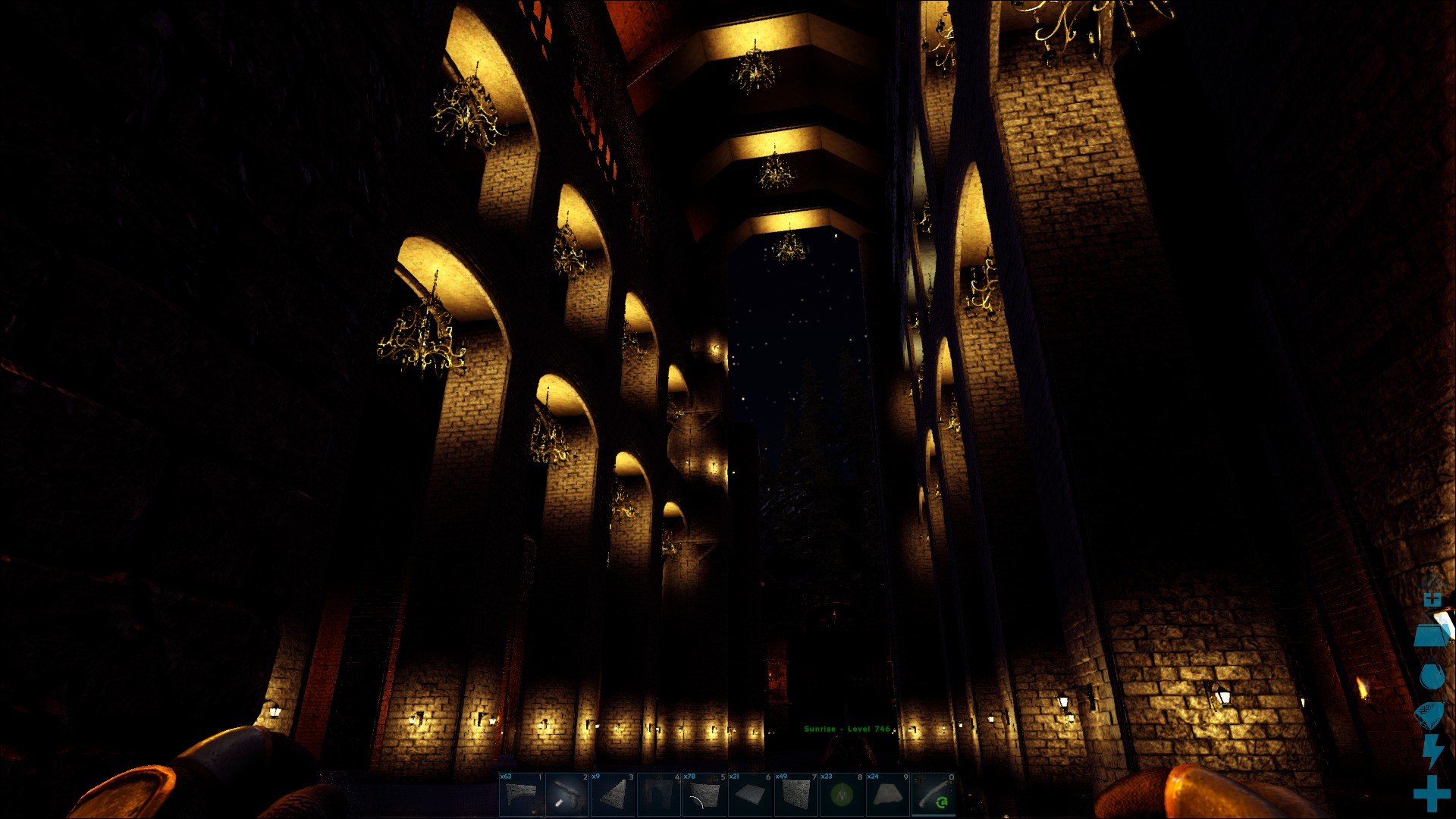Pick the flat stone ceiling tile x21
Image resolution: width=1456 pixels, height=819 pixels.
pos(750,795)
